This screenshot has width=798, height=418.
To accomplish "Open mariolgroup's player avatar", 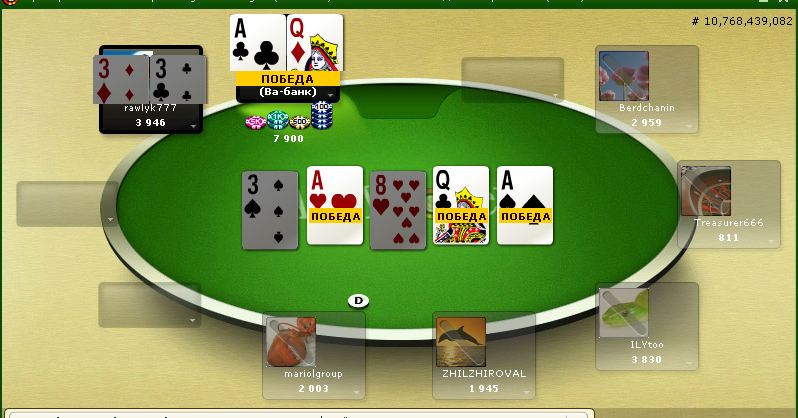I will (x=291, y=342).
